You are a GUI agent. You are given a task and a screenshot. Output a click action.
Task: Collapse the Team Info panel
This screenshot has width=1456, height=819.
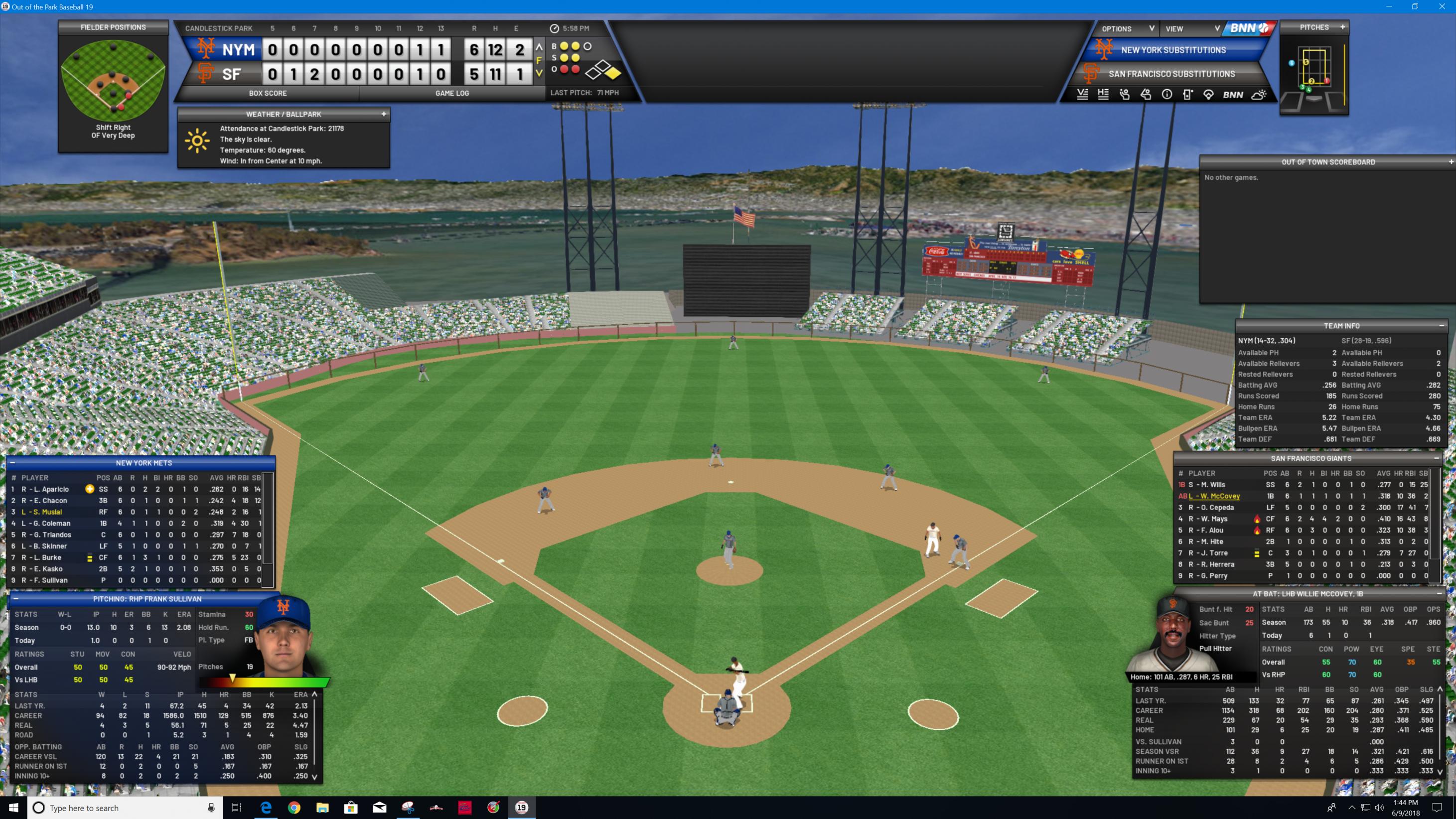point(1442,326)
